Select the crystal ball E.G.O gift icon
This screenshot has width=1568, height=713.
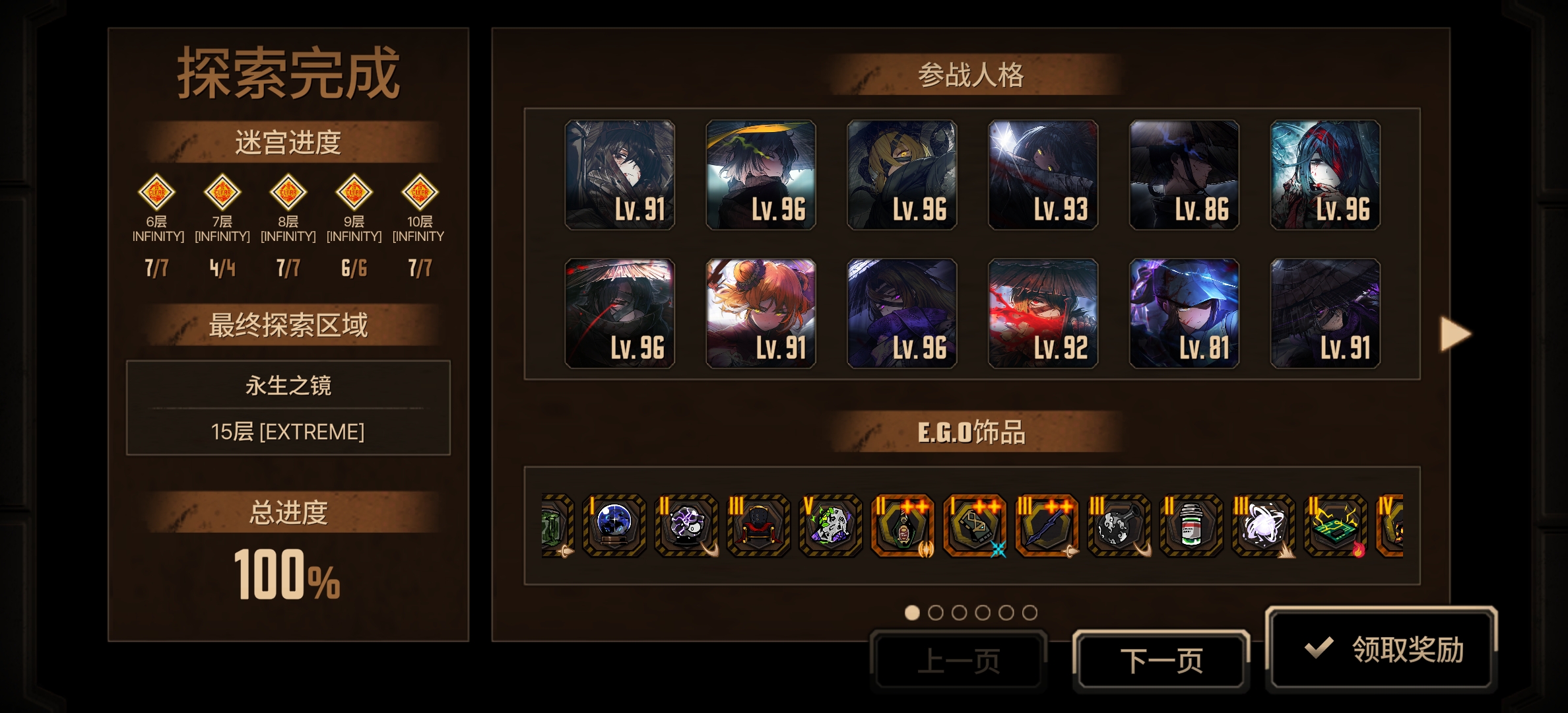615,525
